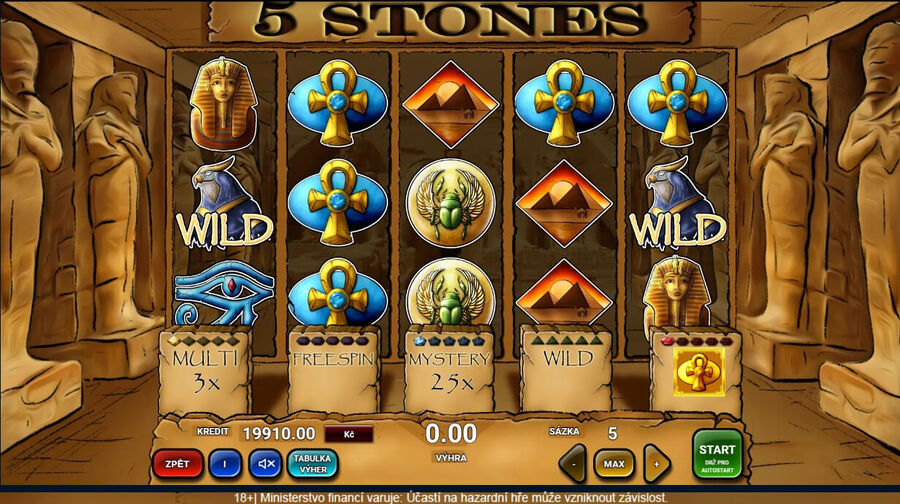This screenshot has height=504, width=900.
Task: Increase the bet with the plus arrow
Action: pos(655,464)
